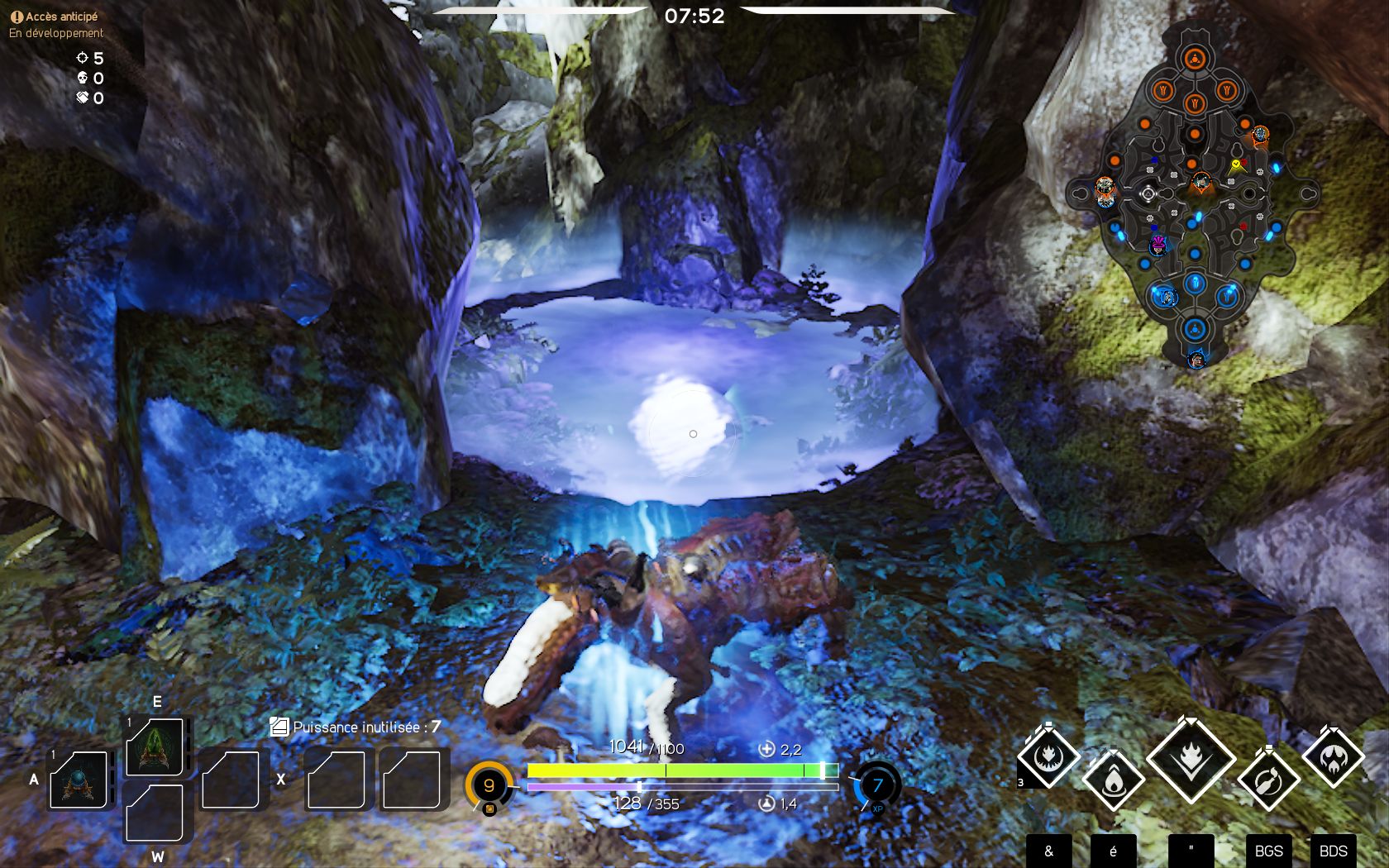Viewport: 1389px width, 868px height.
Task: Select the green card in slot E
Action: pyautogui.click(x=156, y=748)
